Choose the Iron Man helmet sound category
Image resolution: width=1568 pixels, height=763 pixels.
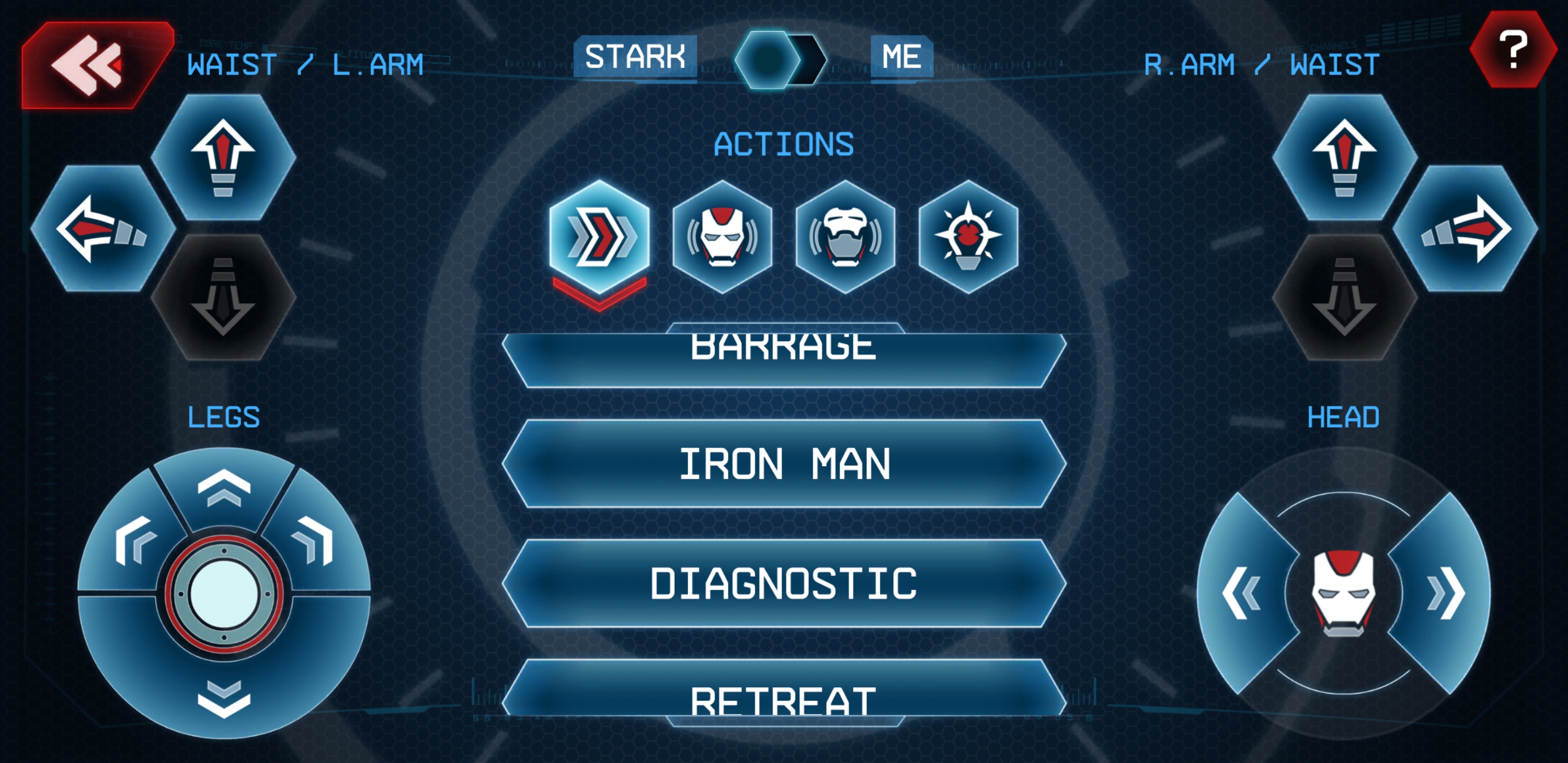723,236
